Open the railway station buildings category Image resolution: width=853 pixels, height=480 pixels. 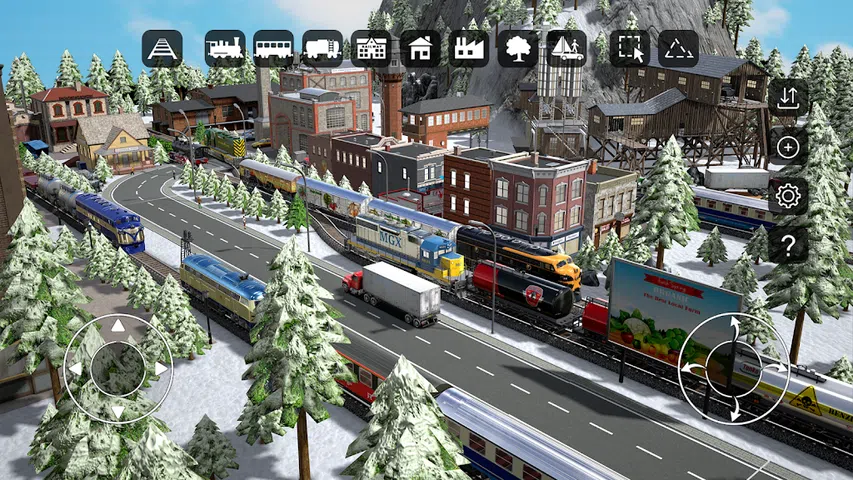(x=371, y=48)
